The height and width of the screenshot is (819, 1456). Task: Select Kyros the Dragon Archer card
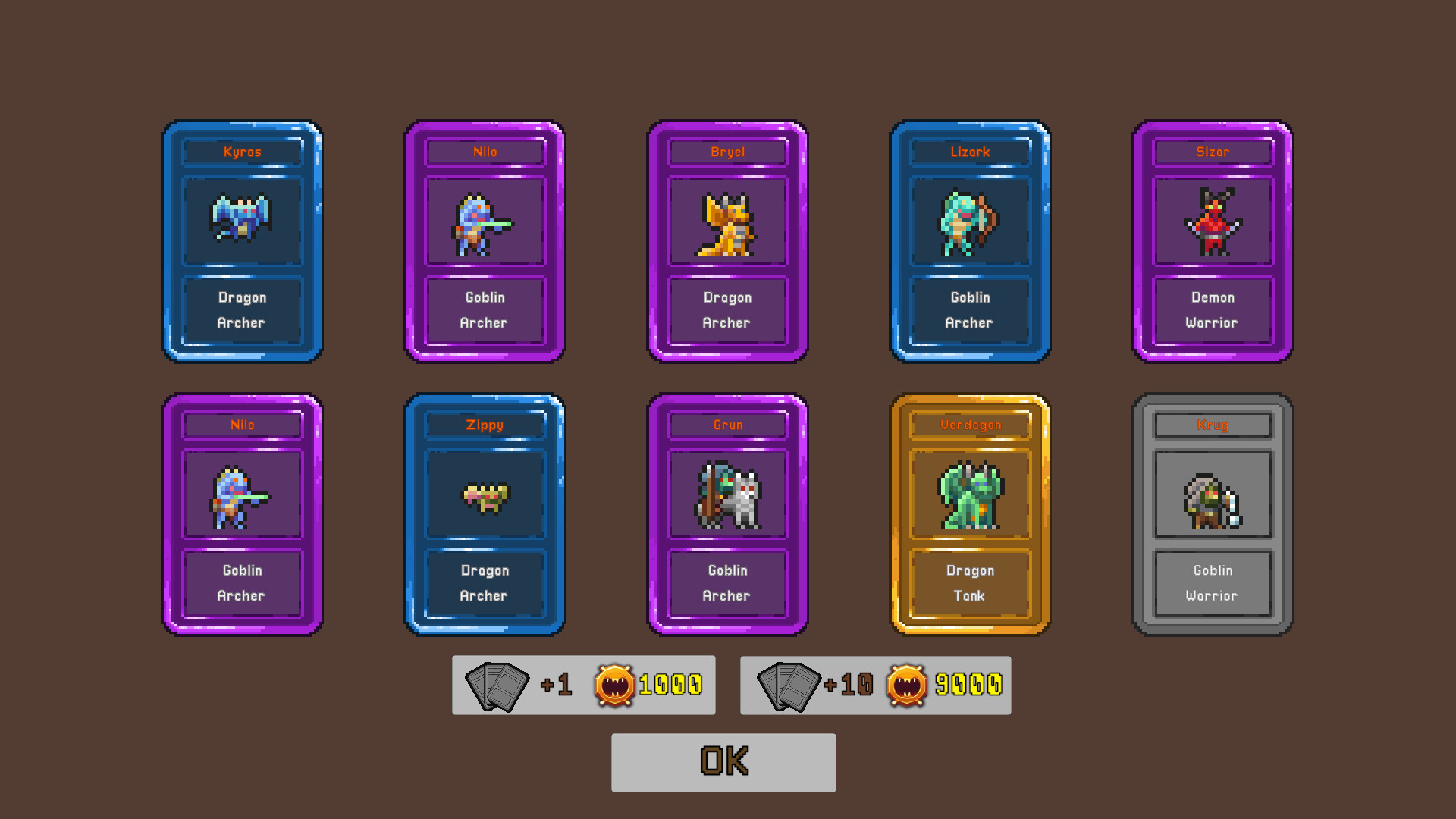click(x=243, y=241)
